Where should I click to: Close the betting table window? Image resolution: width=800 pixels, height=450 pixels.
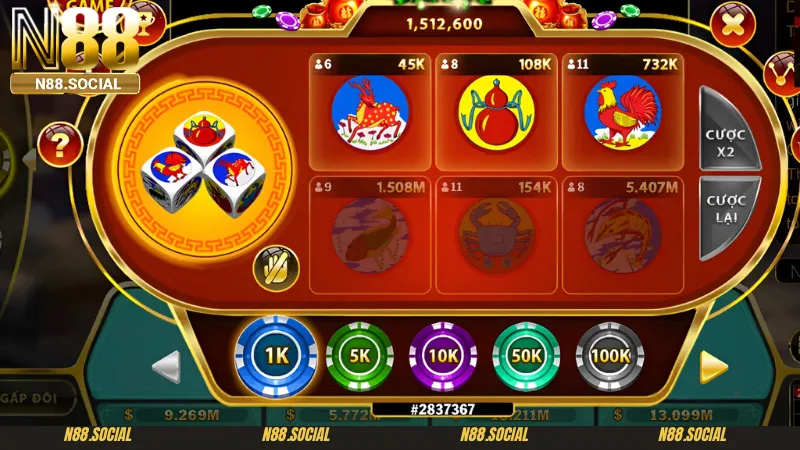[x=732, y=24]
